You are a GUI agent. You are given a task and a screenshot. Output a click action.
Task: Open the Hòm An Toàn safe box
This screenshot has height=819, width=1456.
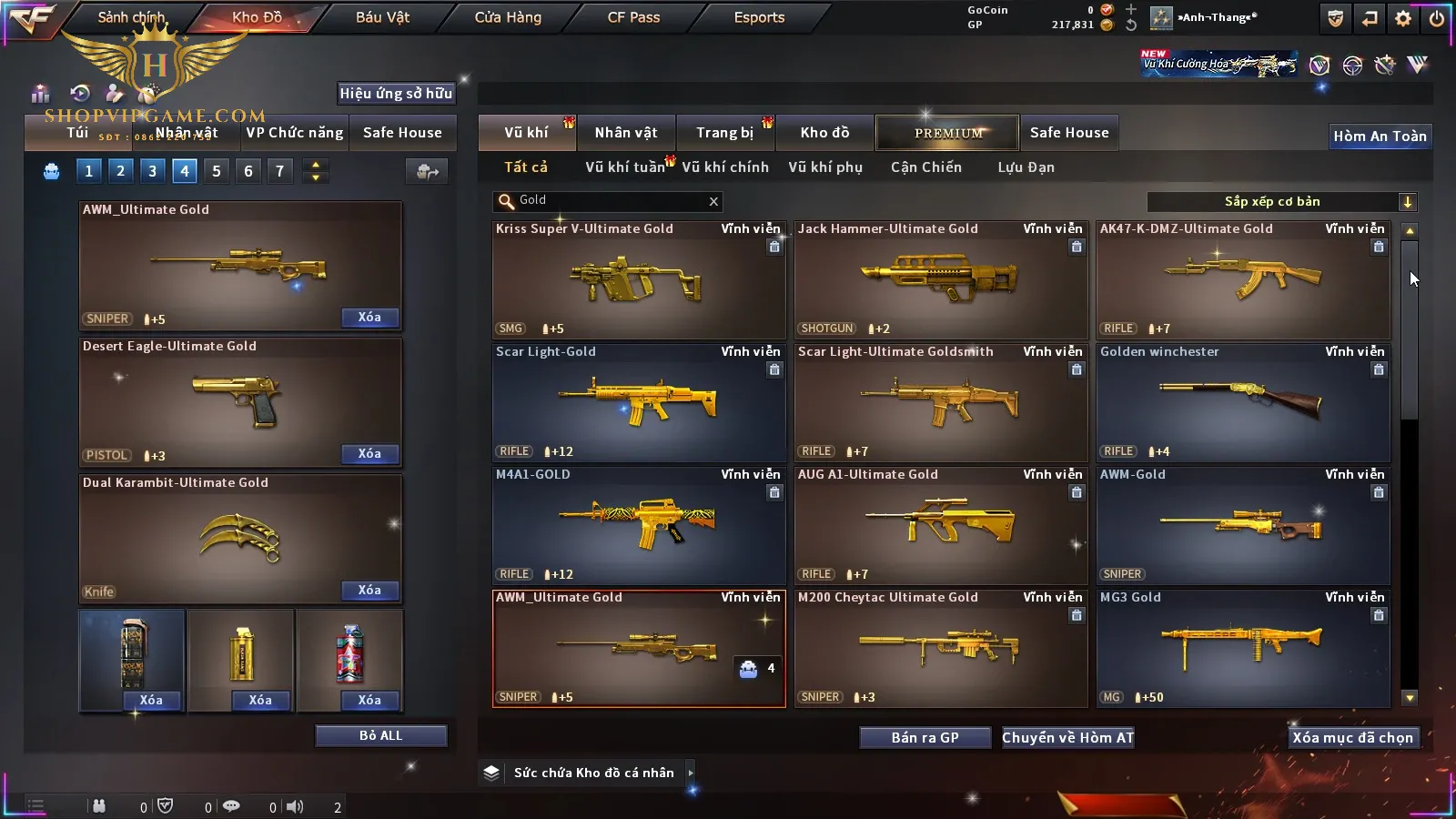point(1380,136)
